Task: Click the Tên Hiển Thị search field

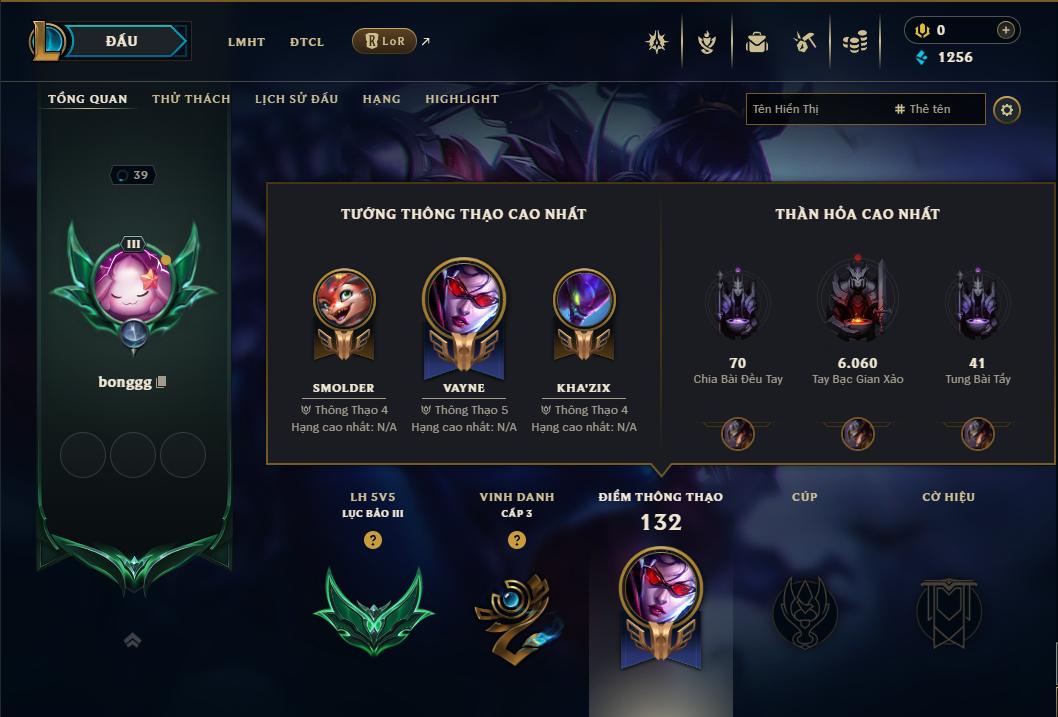Action: pos(815,109)
